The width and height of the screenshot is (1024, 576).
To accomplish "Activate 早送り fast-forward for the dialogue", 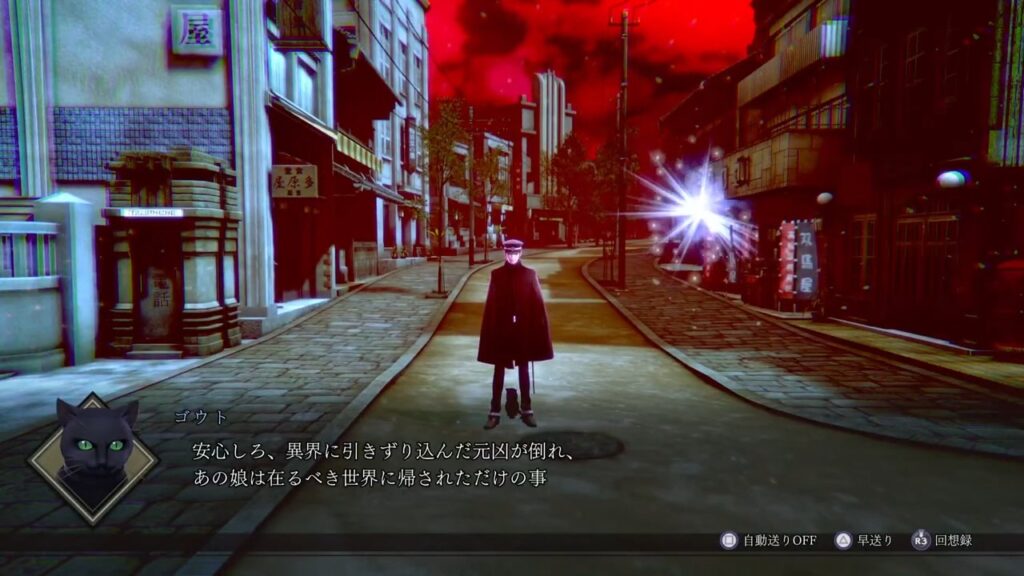I will click(x=865, y=541).
